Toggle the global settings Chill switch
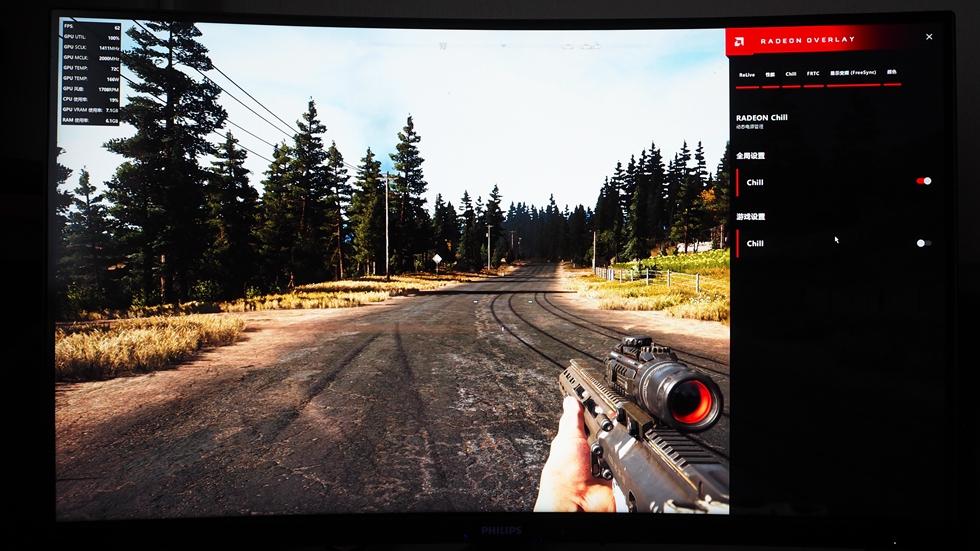The width and height of the screenshot is (980, 551). [x=923, y=181]
